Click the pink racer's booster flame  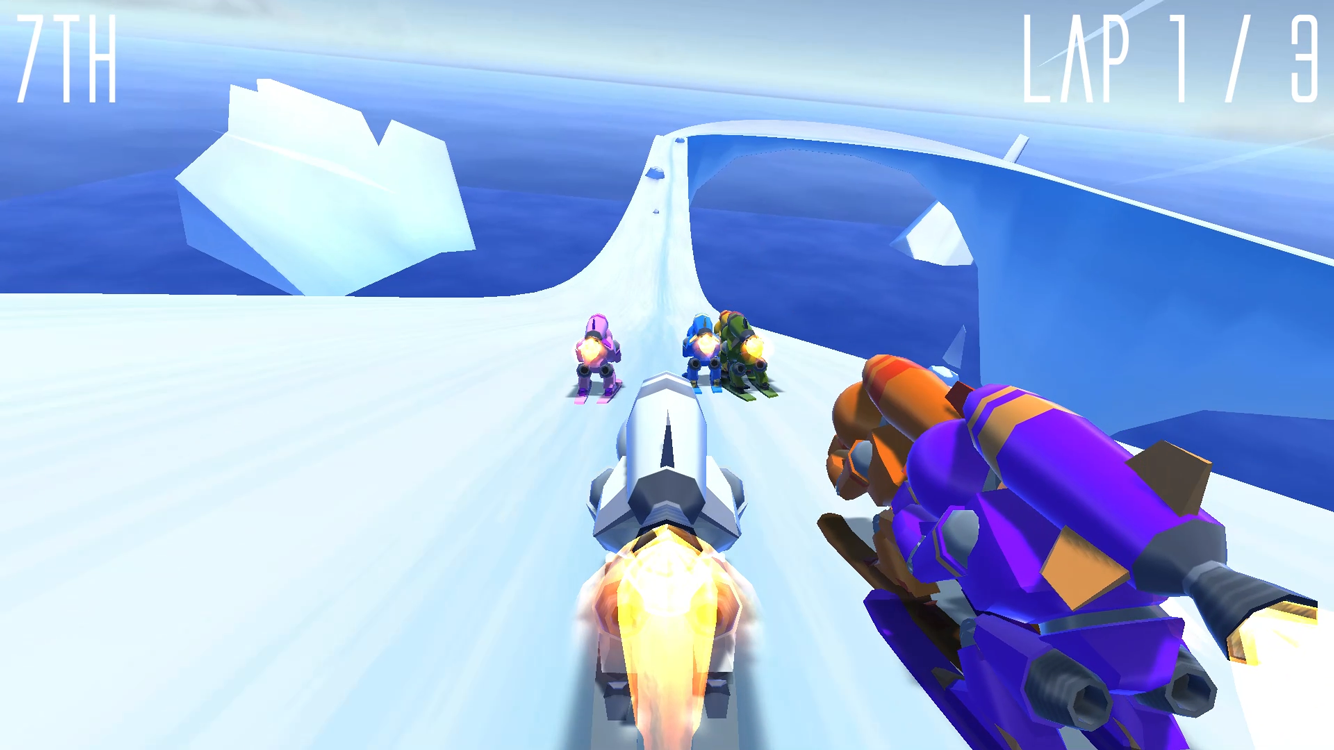pyautogui.click(x=589, y=348)
